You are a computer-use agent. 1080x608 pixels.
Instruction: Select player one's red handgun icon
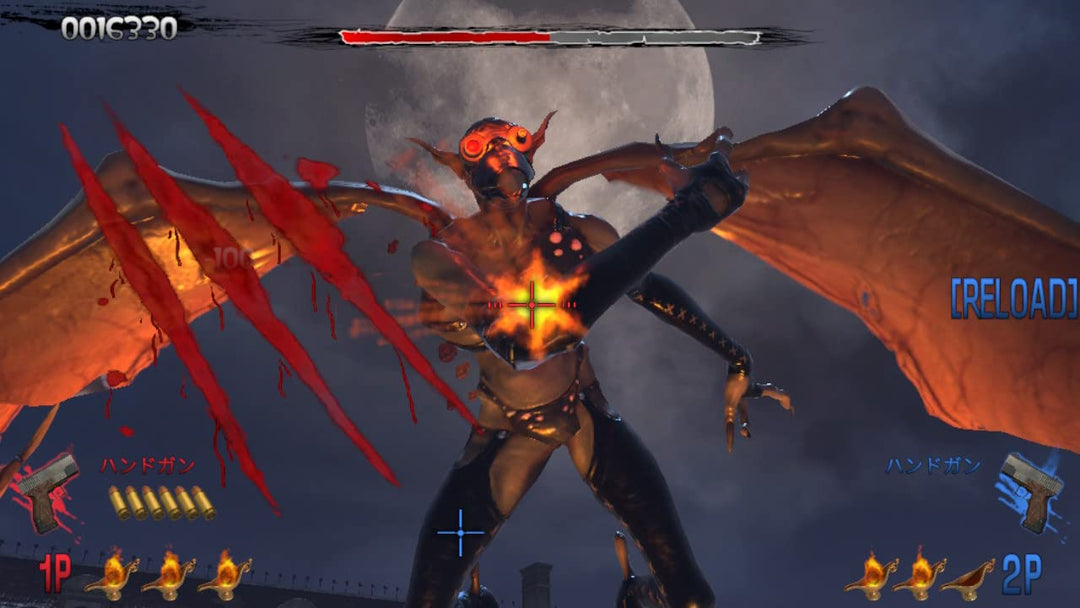tap(48, 491)
